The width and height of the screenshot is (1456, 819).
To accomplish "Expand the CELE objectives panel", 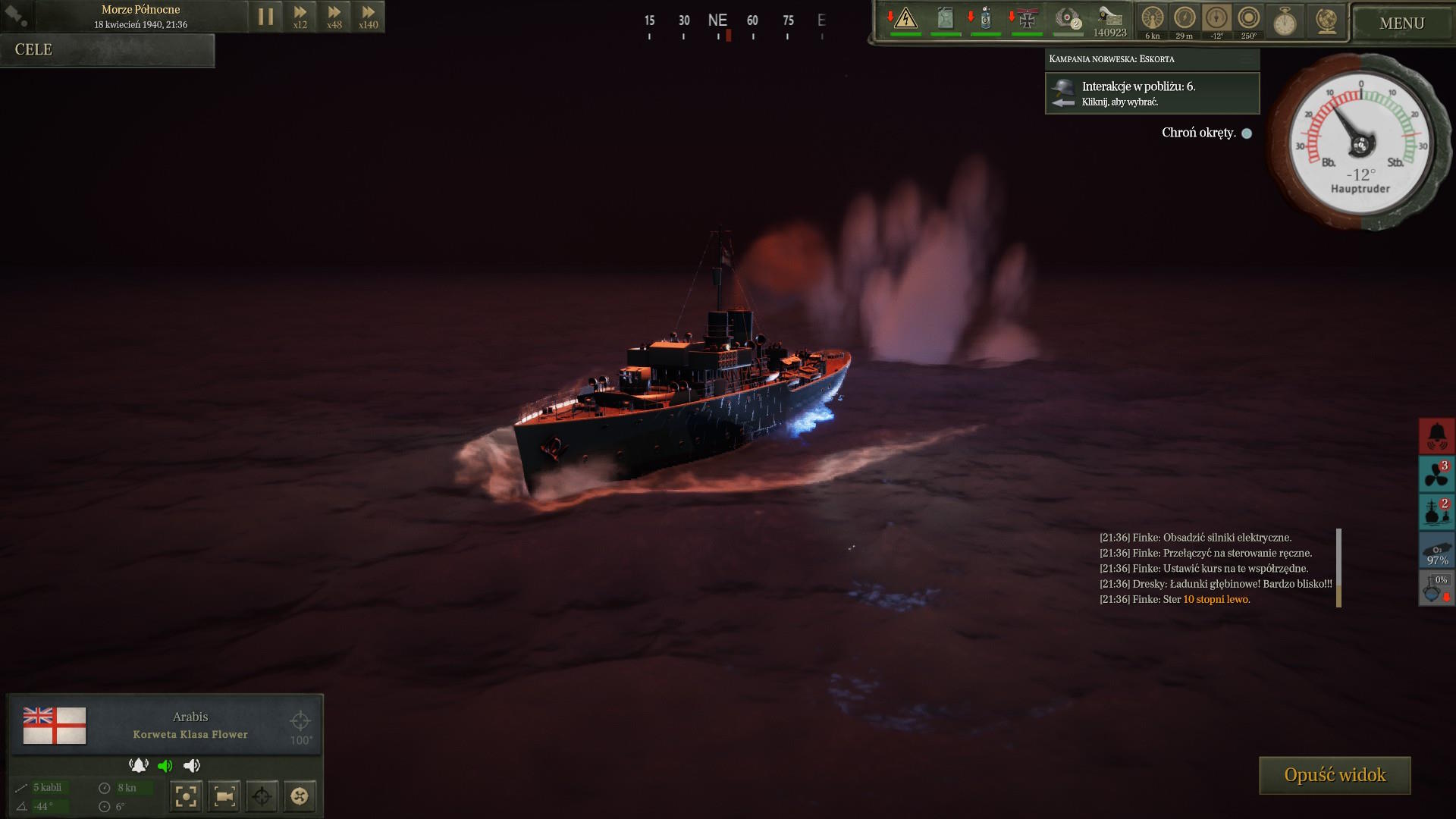I will 107,50.
